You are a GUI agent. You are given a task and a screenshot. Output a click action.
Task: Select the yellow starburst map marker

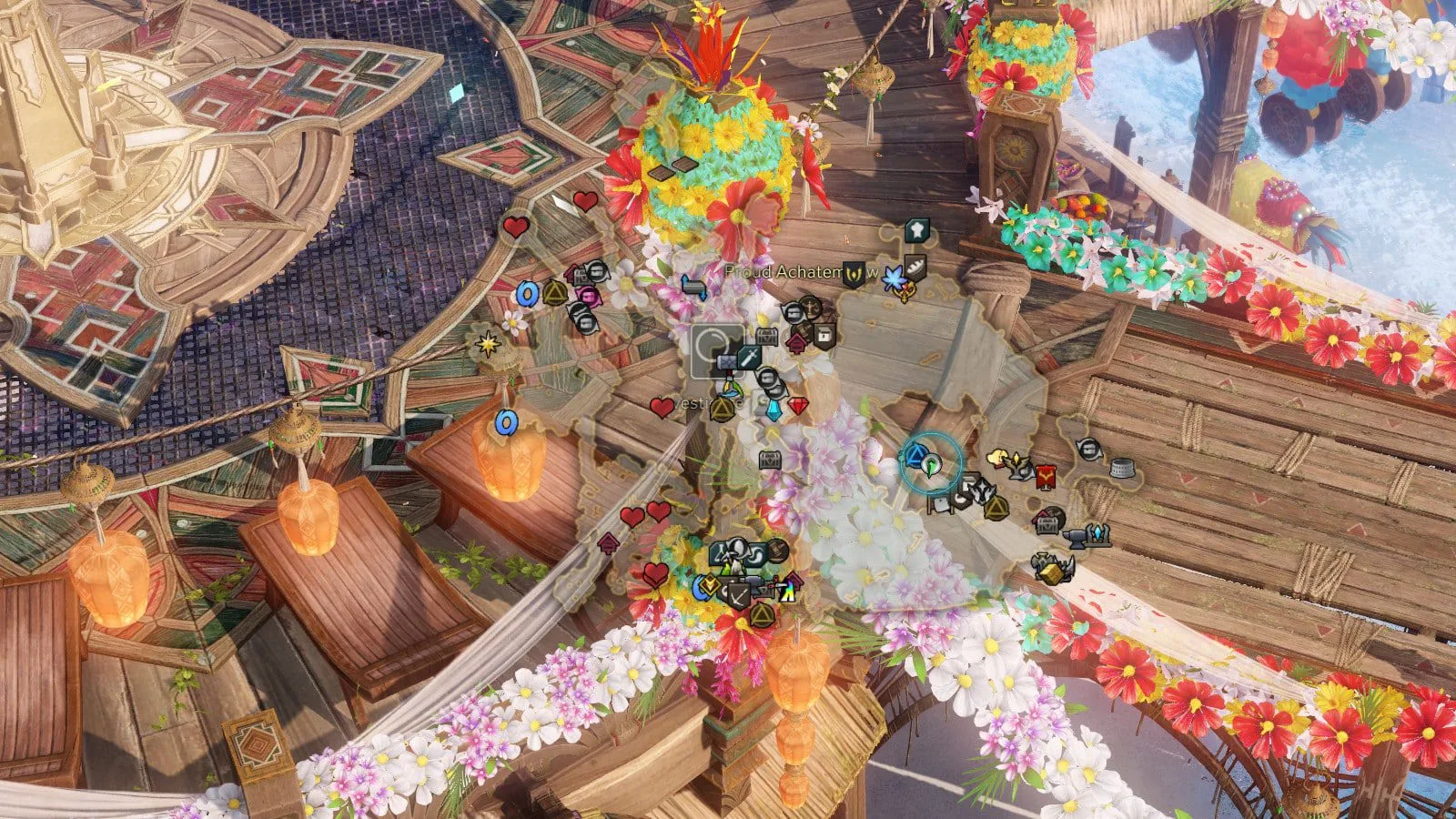(x=489, y=345)
